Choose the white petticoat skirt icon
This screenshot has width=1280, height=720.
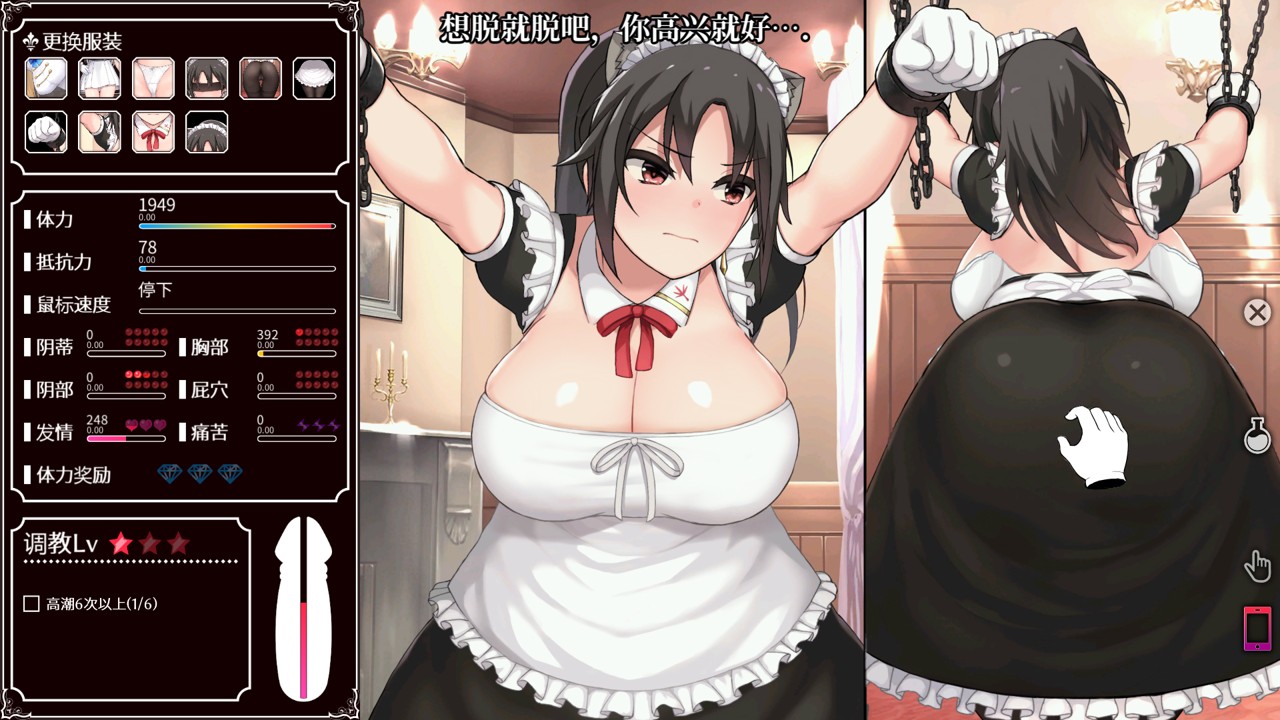315,79
